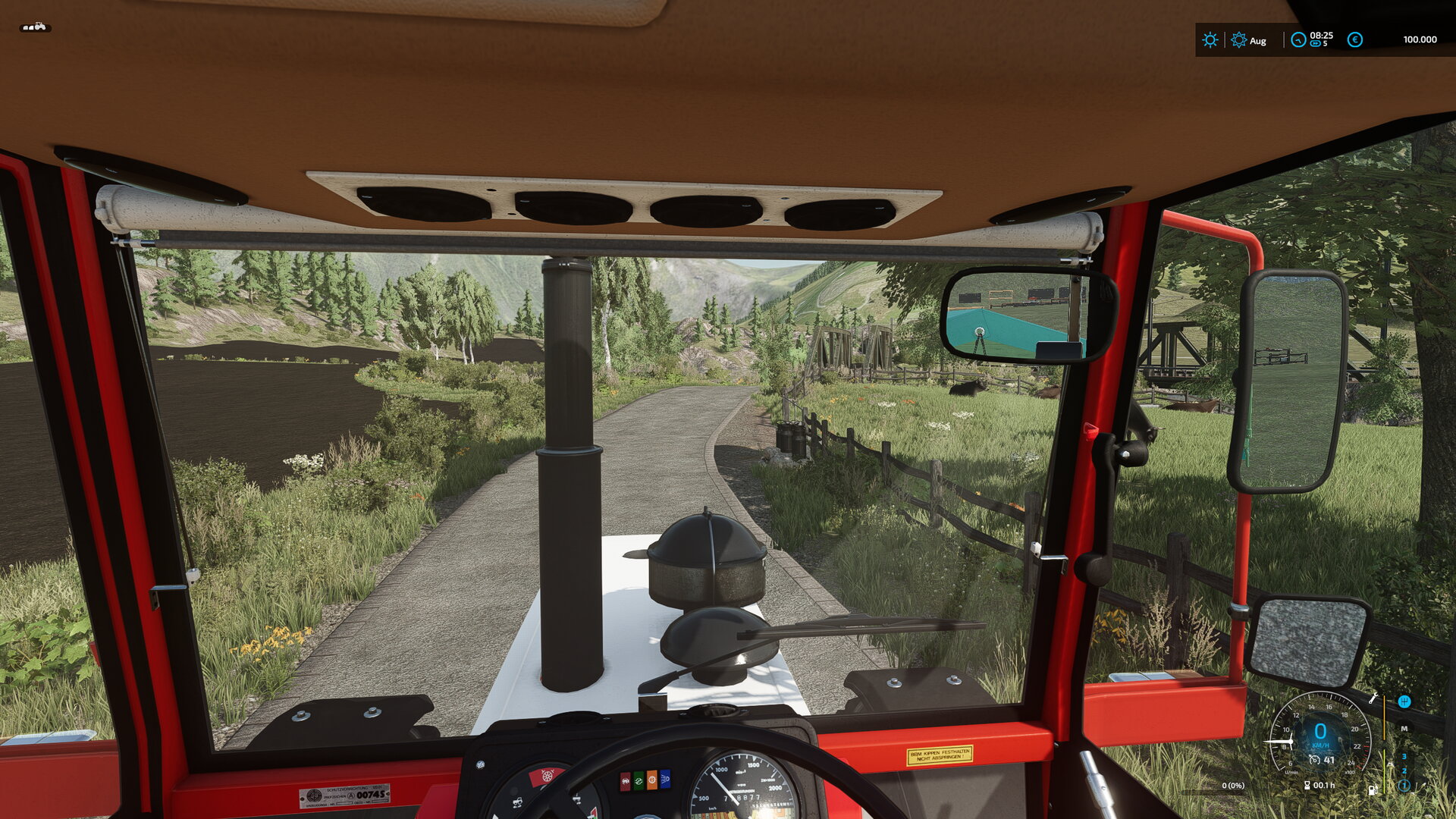Click the cruise control speed icon
The image size is (1456, 819).
pyautogui.click(x=1314, y=760)
